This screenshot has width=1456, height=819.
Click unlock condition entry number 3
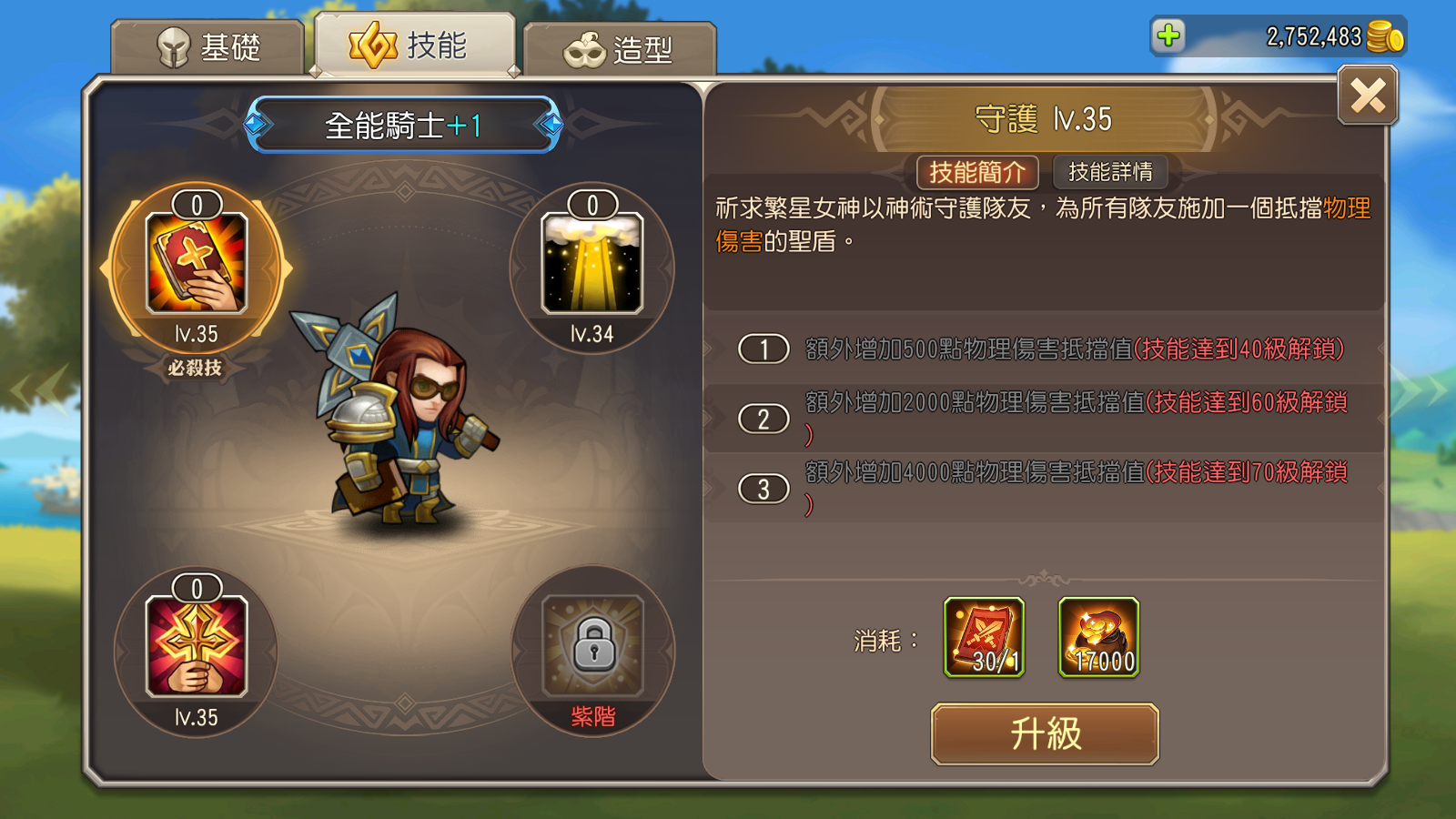[764, 489]
